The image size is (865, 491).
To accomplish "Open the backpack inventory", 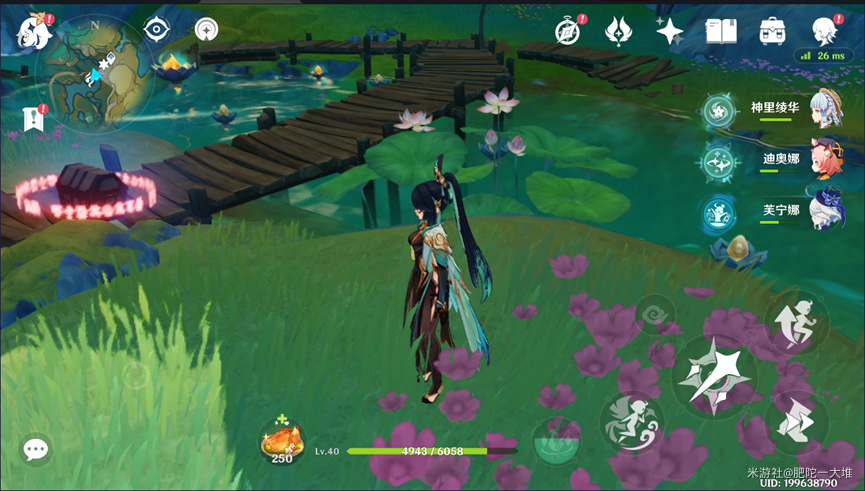I will coord(771,31).
